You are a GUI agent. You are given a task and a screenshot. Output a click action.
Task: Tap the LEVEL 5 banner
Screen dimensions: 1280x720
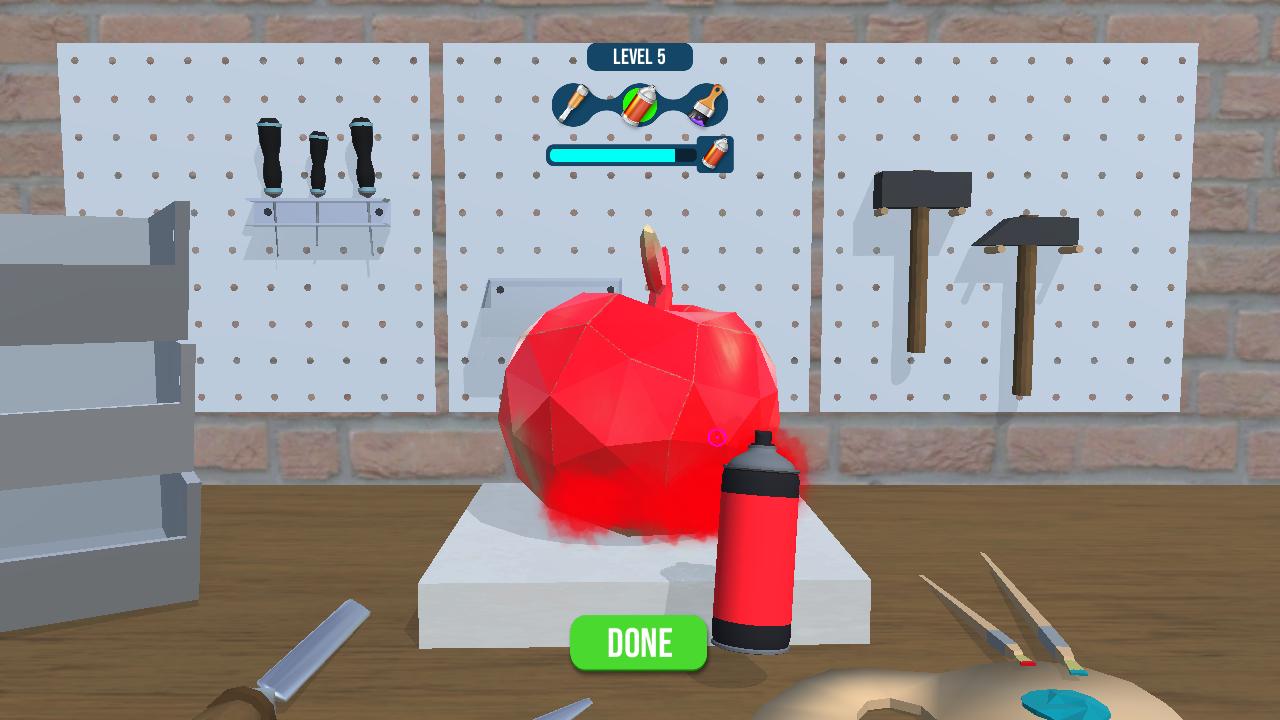coord(639,57)
